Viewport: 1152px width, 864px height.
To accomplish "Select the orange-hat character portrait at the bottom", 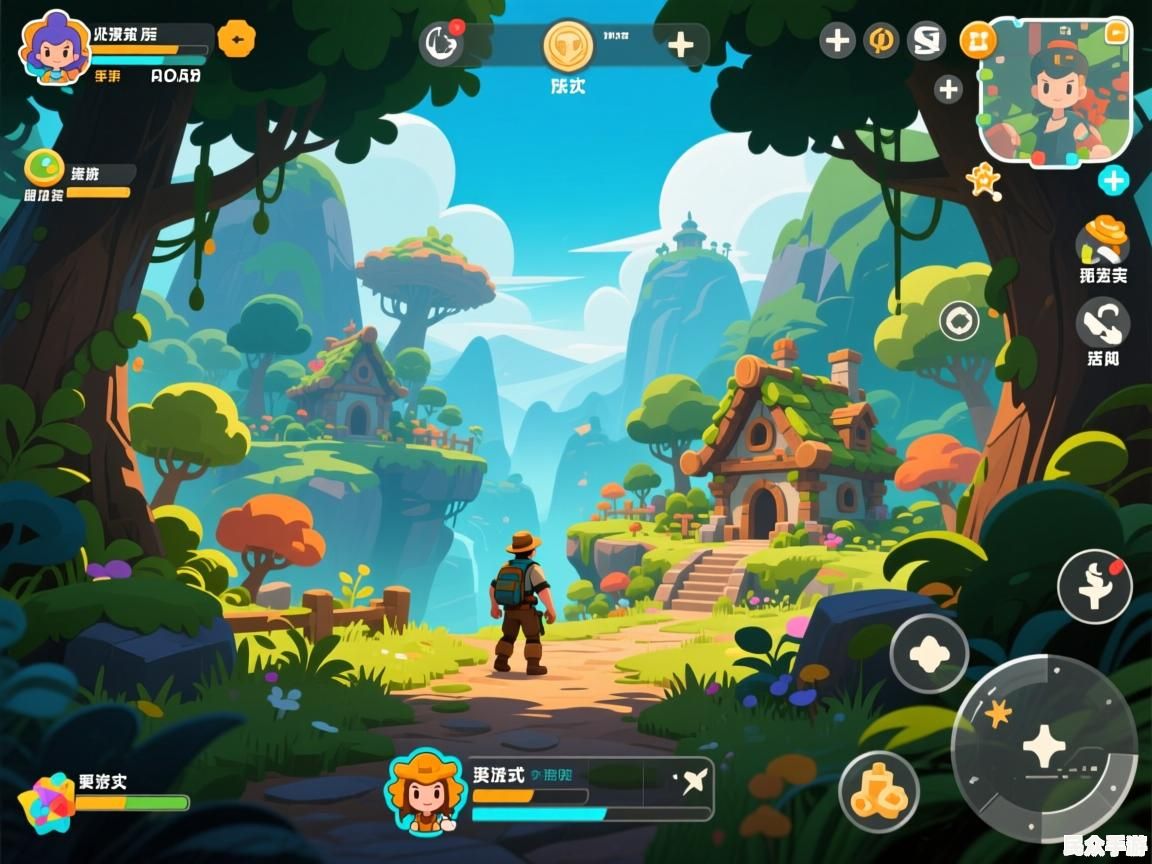I will 423,790.
